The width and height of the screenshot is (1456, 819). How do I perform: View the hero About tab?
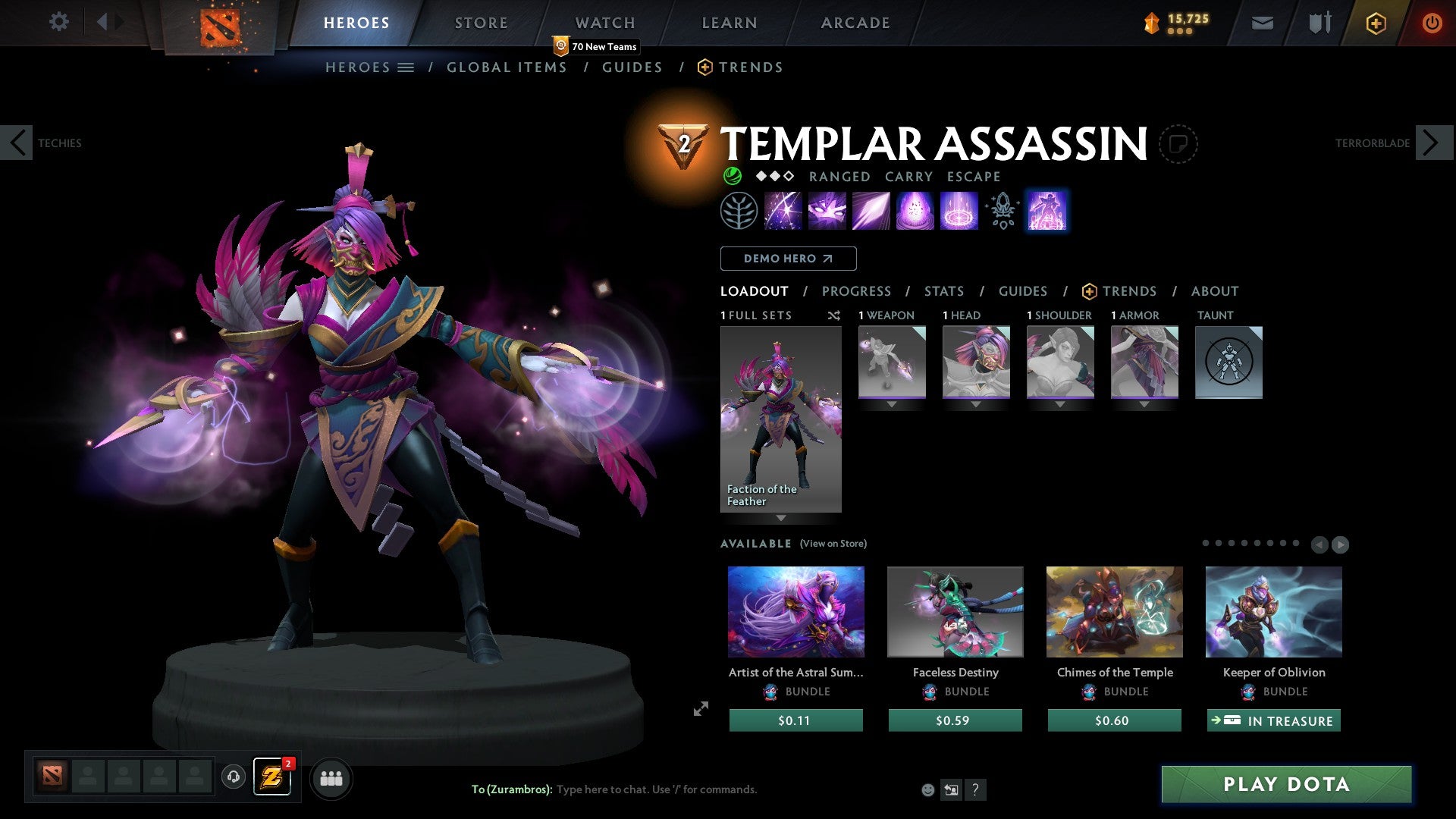click(1214, 291)
